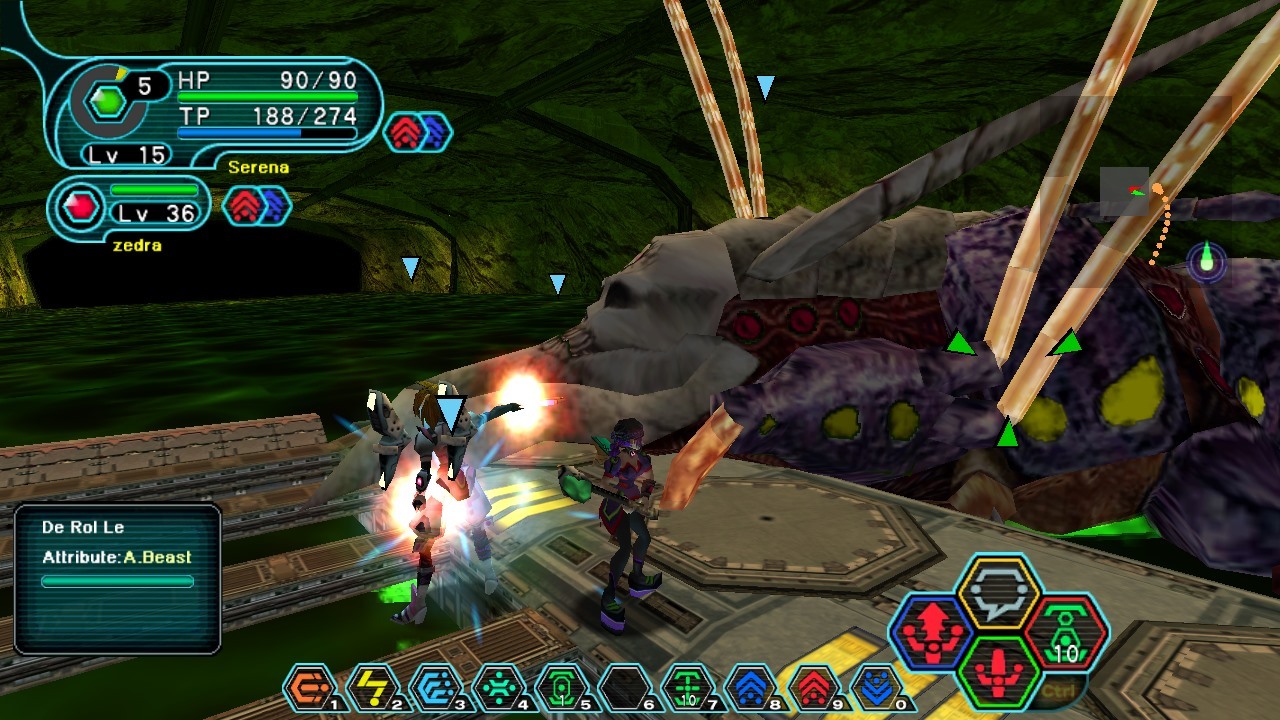This screenshot has width=1280, height=720.
Task: Trigger the heavy attack in the blue-bordered hexagon
Action: point(931,631)
